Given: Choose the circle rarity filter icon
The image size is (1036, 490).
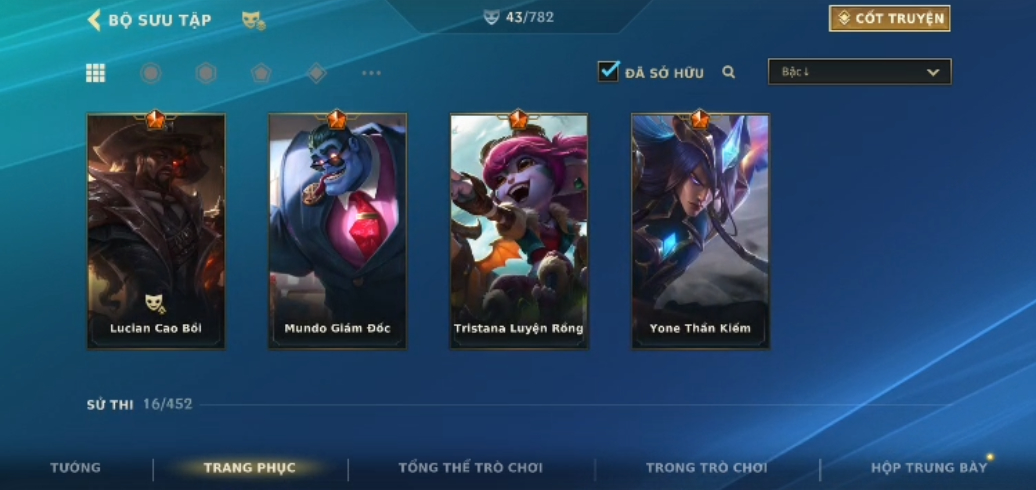Looking at the screenshot, I should click(x=151, y=73).
